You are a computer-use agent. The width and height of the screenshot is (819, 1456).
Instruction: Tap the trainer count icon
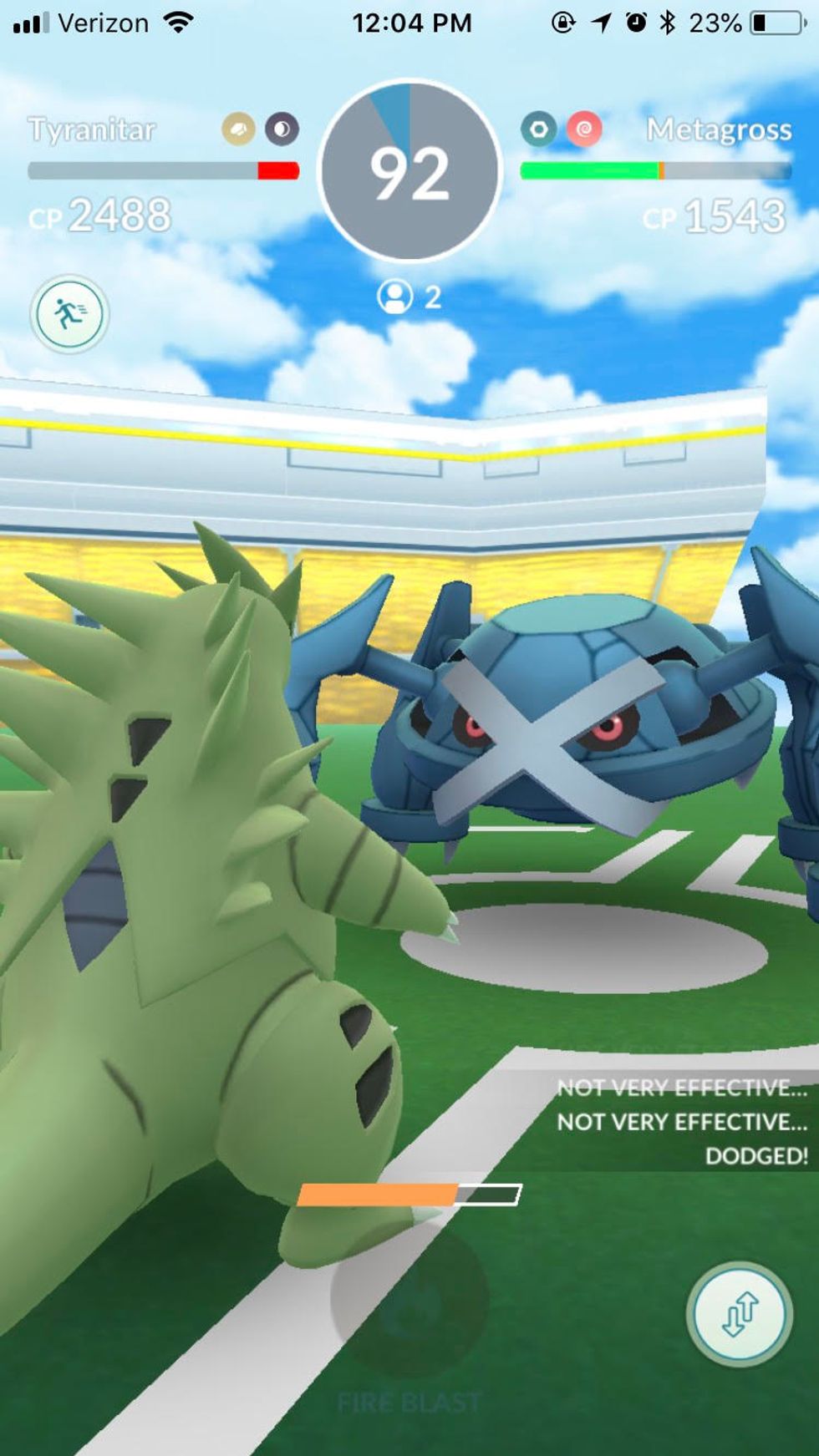tap(395, 297)
